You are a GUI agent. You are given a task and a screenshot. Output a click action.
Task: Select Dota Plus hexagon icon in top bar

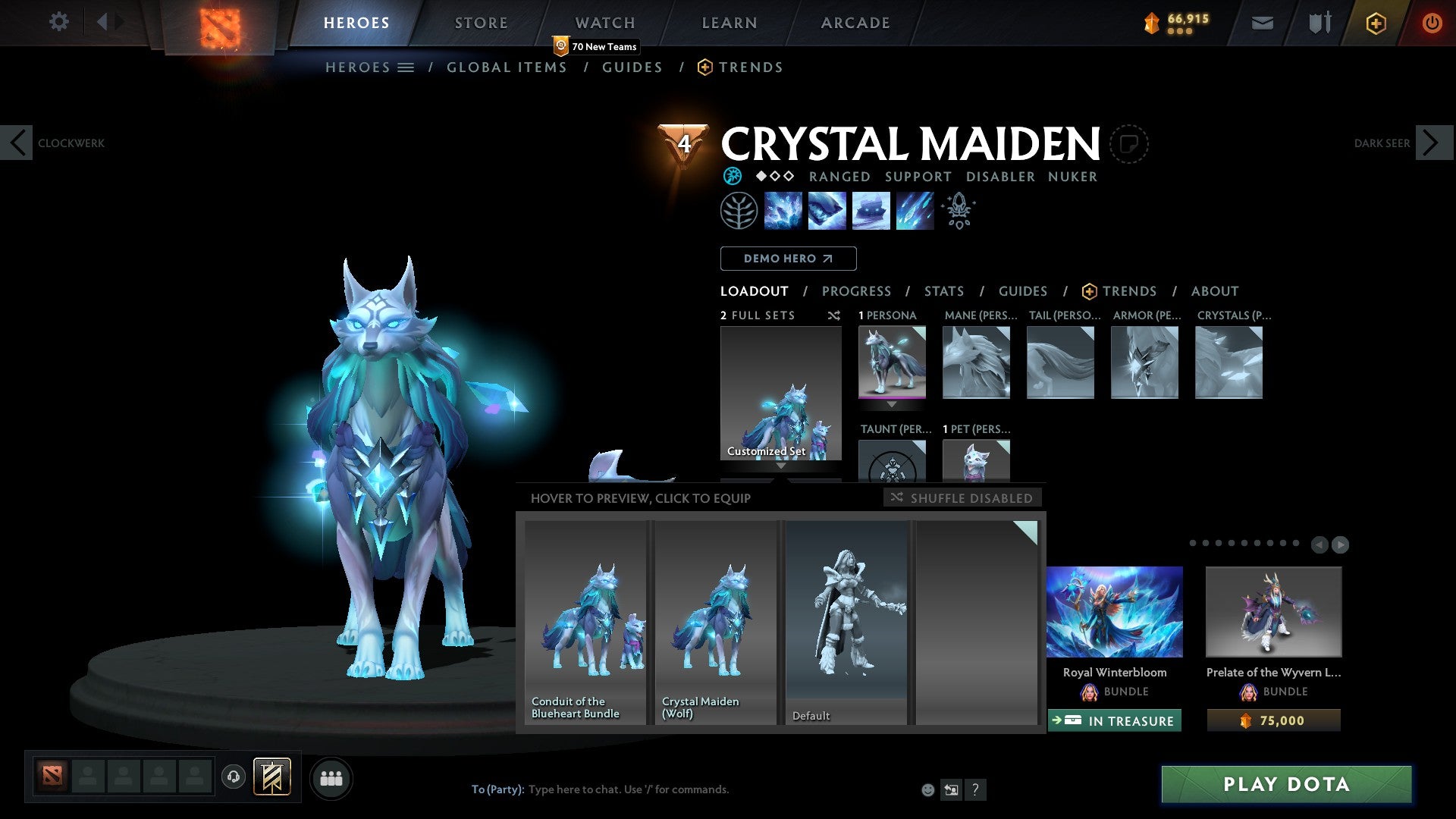[x=1376, y=23]
